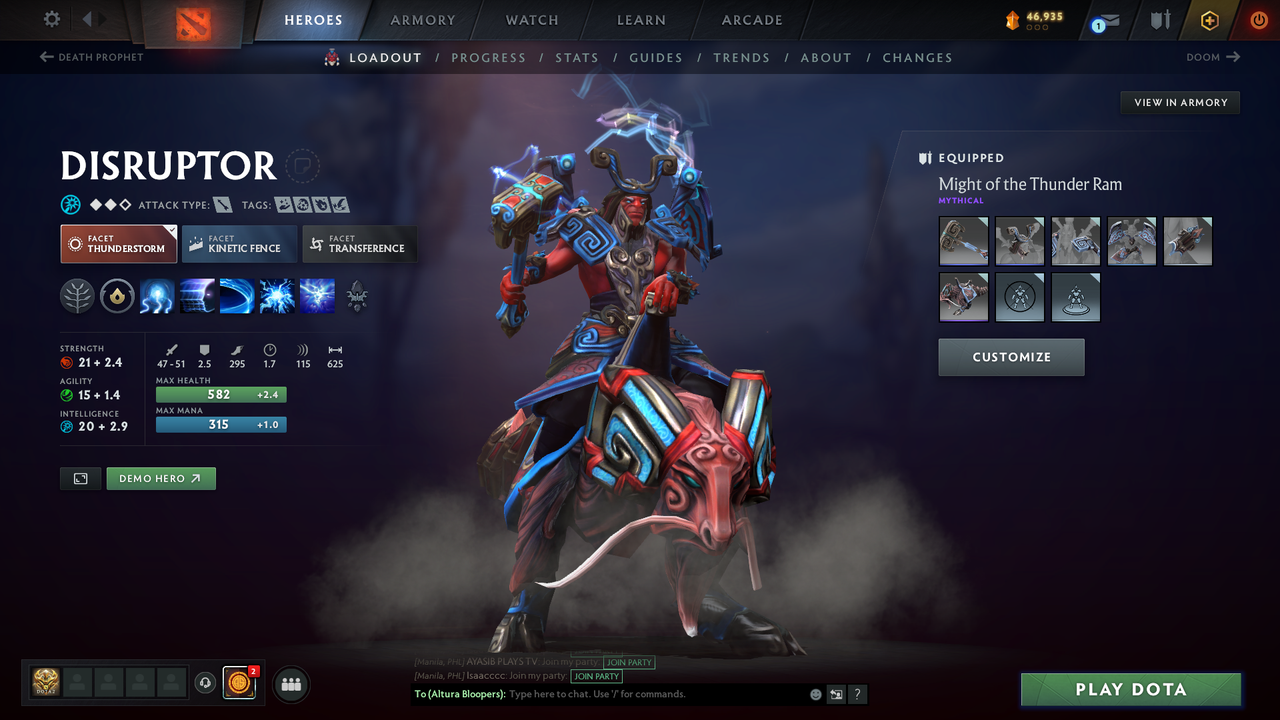1280x720 pixels.
Task: Select the first Thunder Ram weapon thumbnail
Action: coord(963,241)
